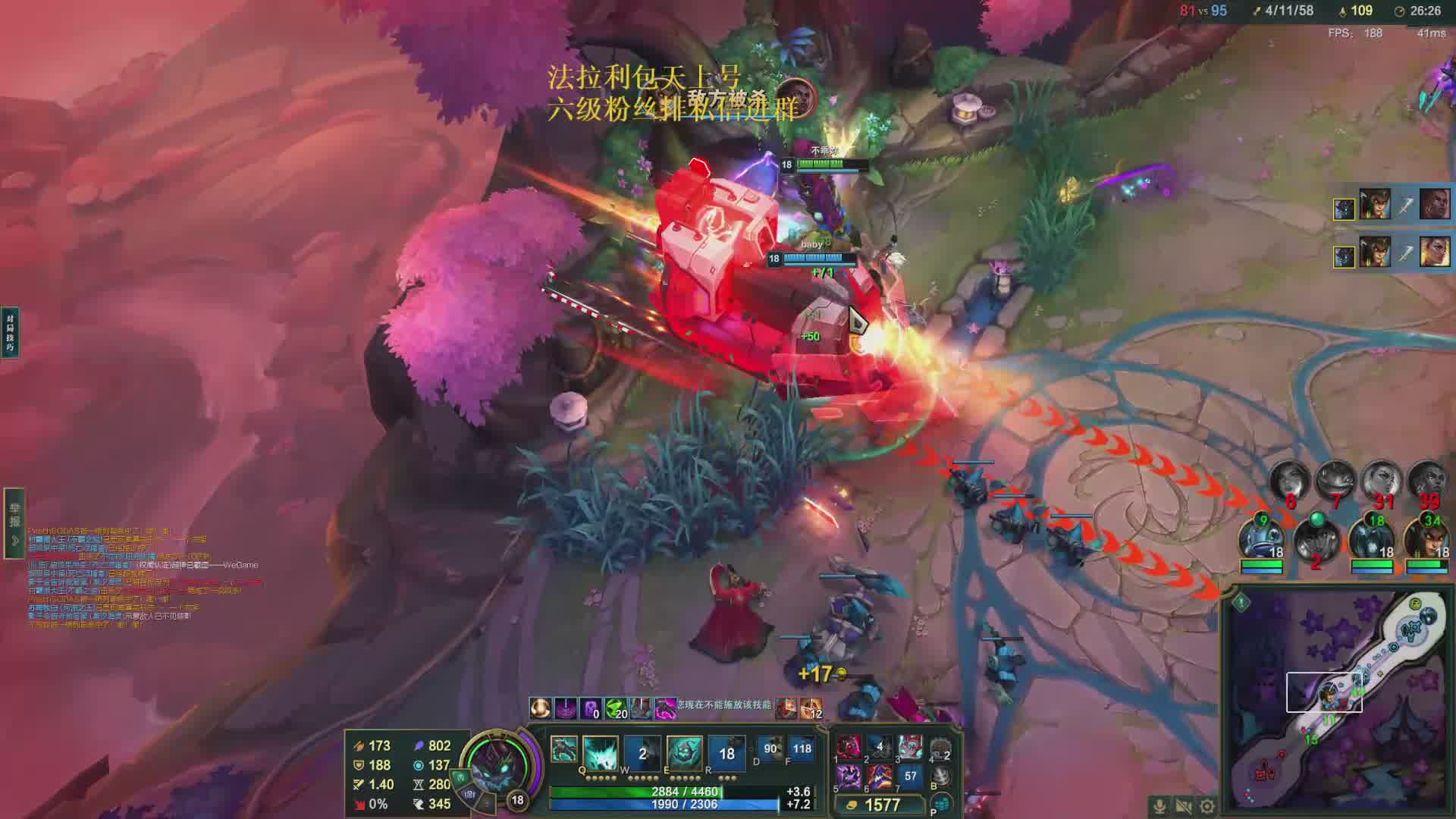This screenshot has width=1456, height=819.
Task: Select the item in inventory slot 3
Action: (x=910, y=747)
